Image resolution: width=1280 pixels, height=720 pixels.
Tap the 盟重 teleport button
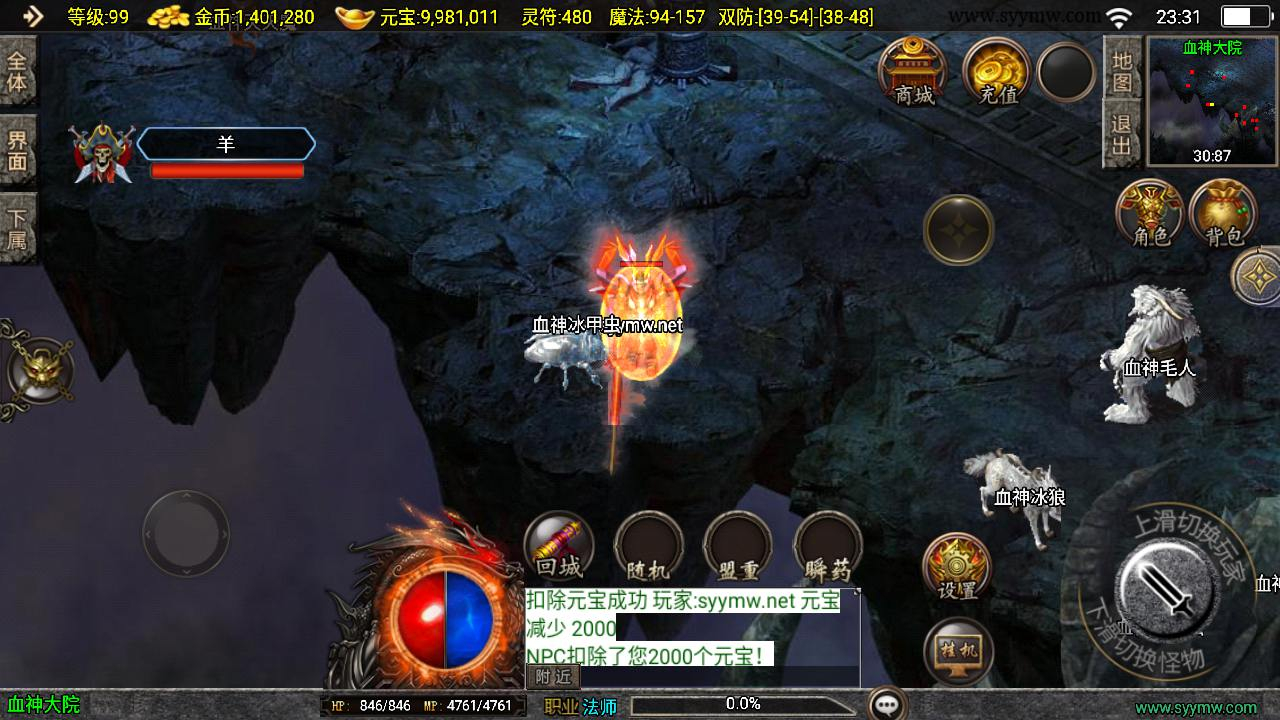(738, 547)
